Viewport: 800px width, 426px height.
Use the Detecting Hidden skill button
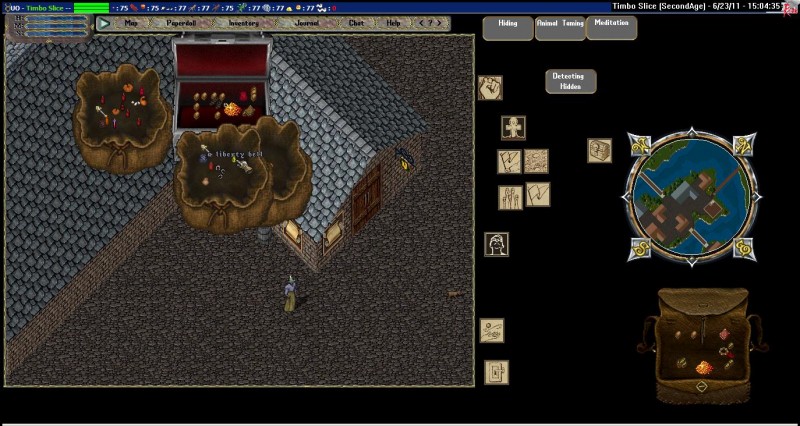[x=571, y=81]
